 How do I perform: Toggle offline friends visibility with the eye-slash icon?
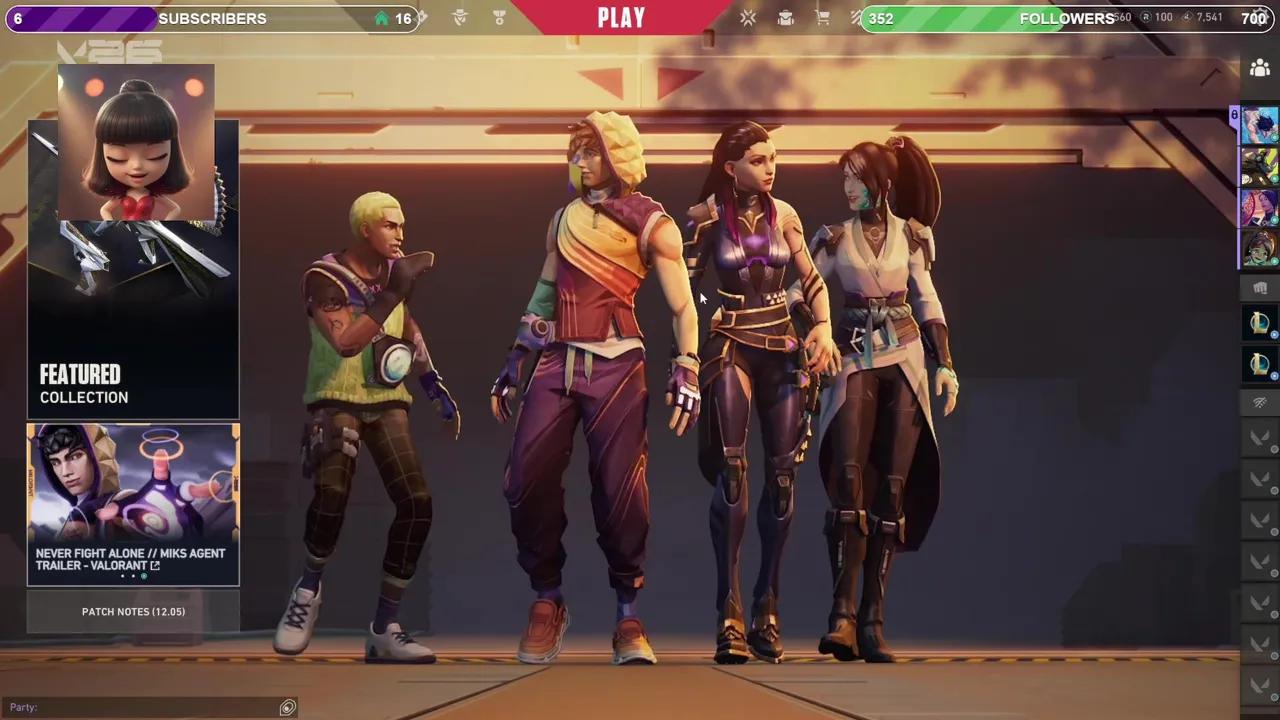(1259, 402)
